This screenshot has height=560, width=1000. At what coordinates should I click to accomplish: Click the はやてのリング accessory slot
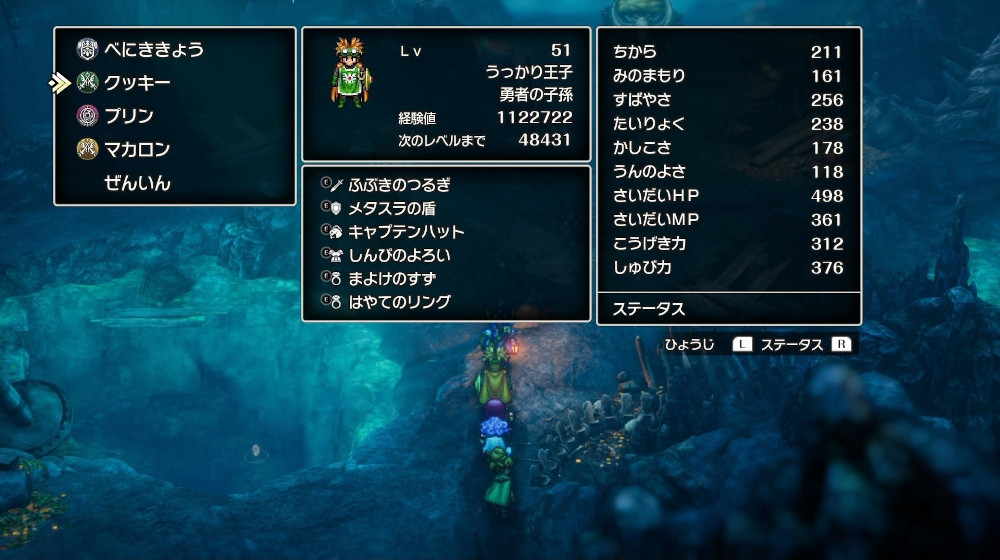click(399, 302)
